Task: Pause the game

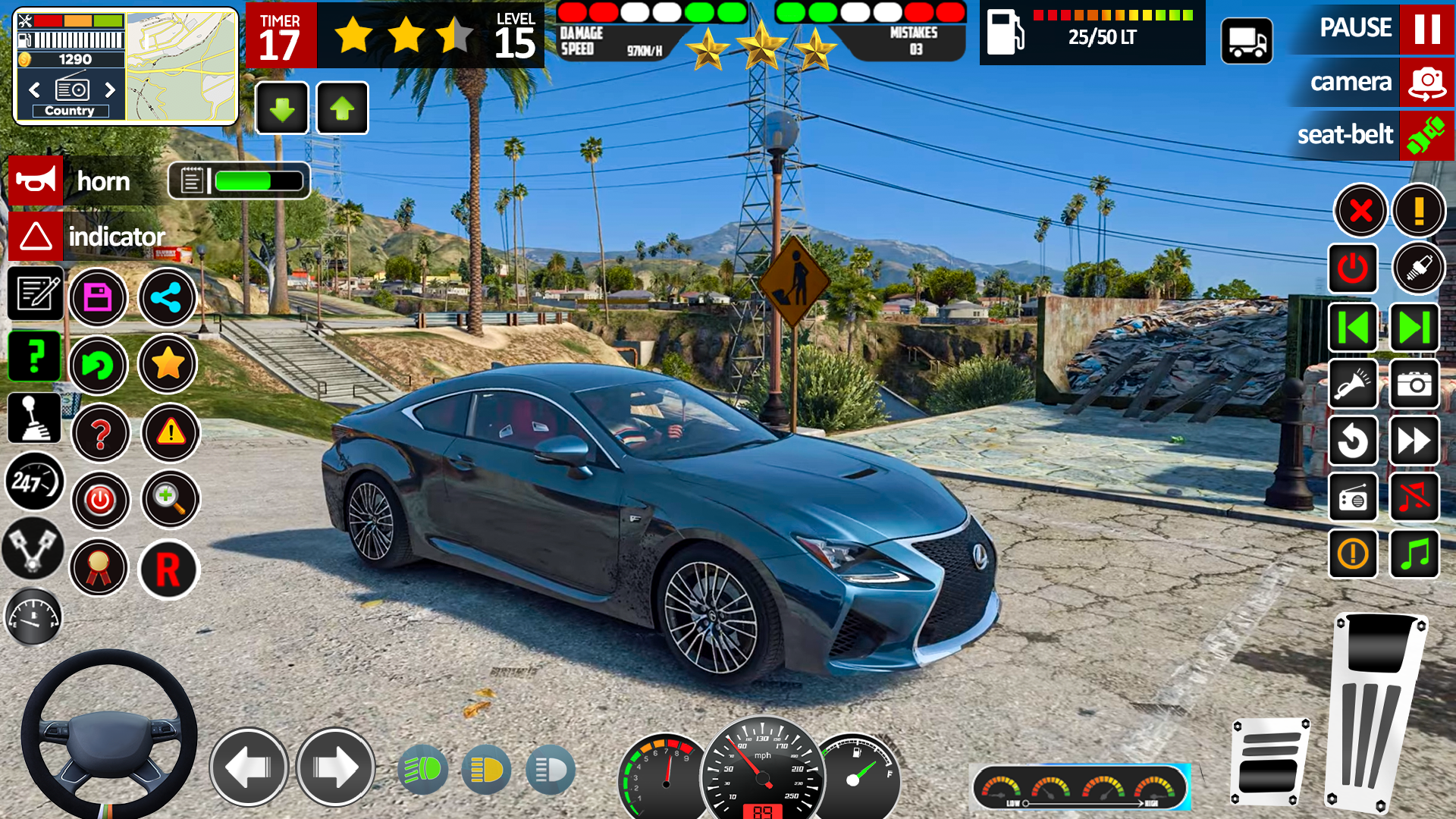Action: (x=1426, y=29)
